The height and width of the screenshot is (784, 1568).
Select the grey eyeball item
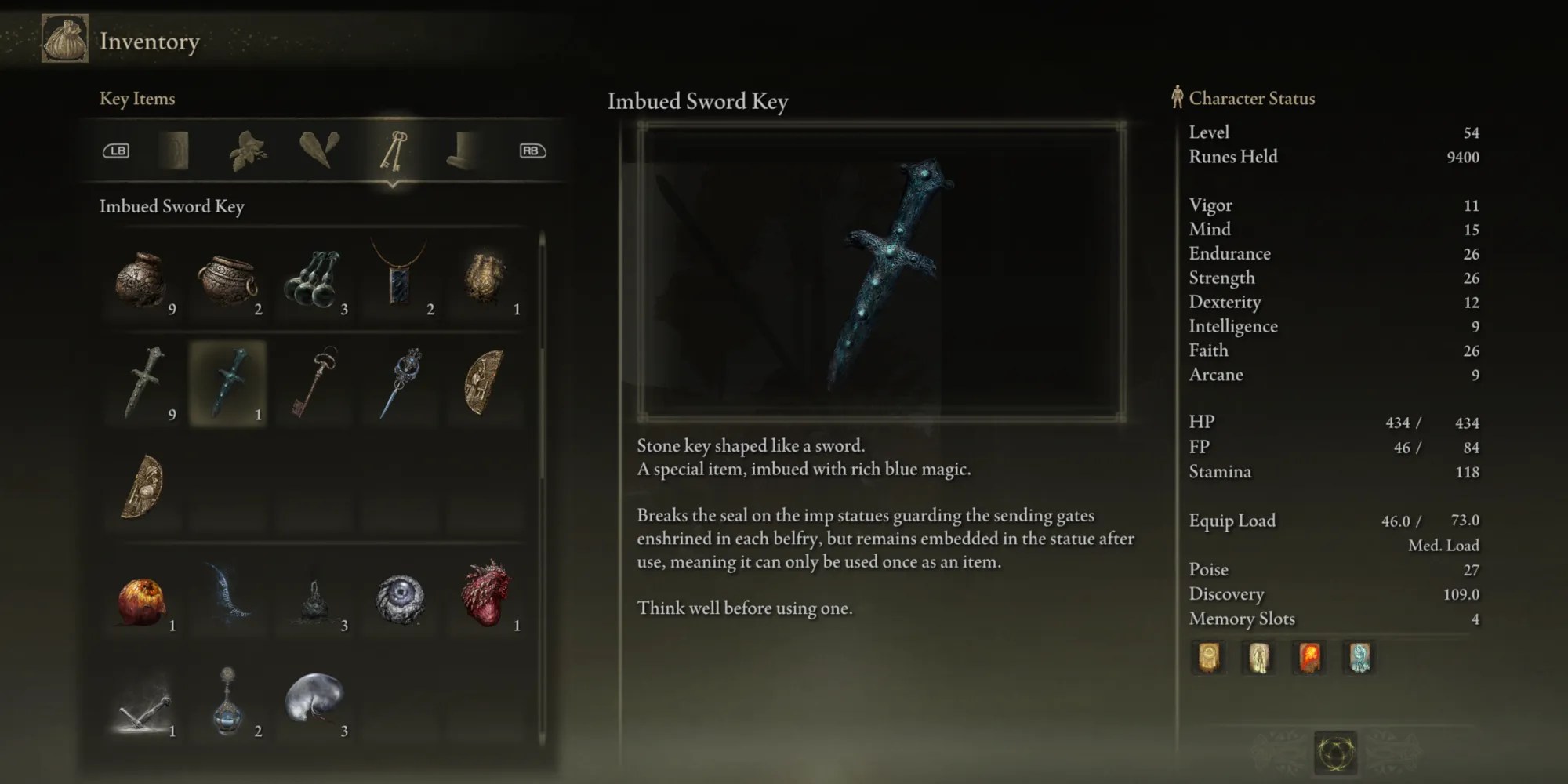[x=400, y=597]
